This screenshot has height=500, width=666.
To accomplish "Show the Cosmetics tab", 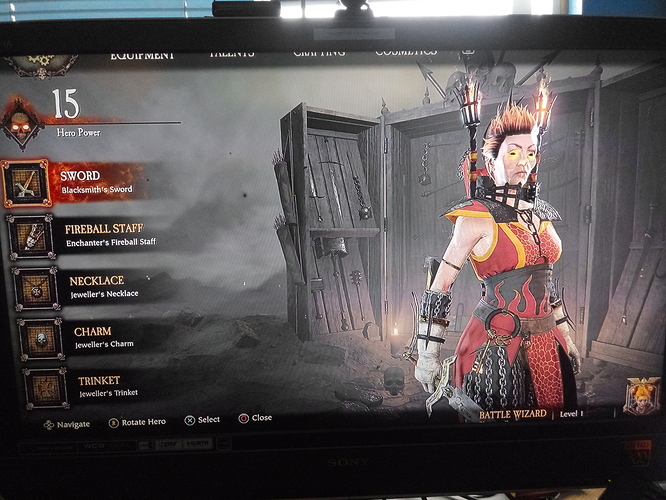I will tap(405, 50).
